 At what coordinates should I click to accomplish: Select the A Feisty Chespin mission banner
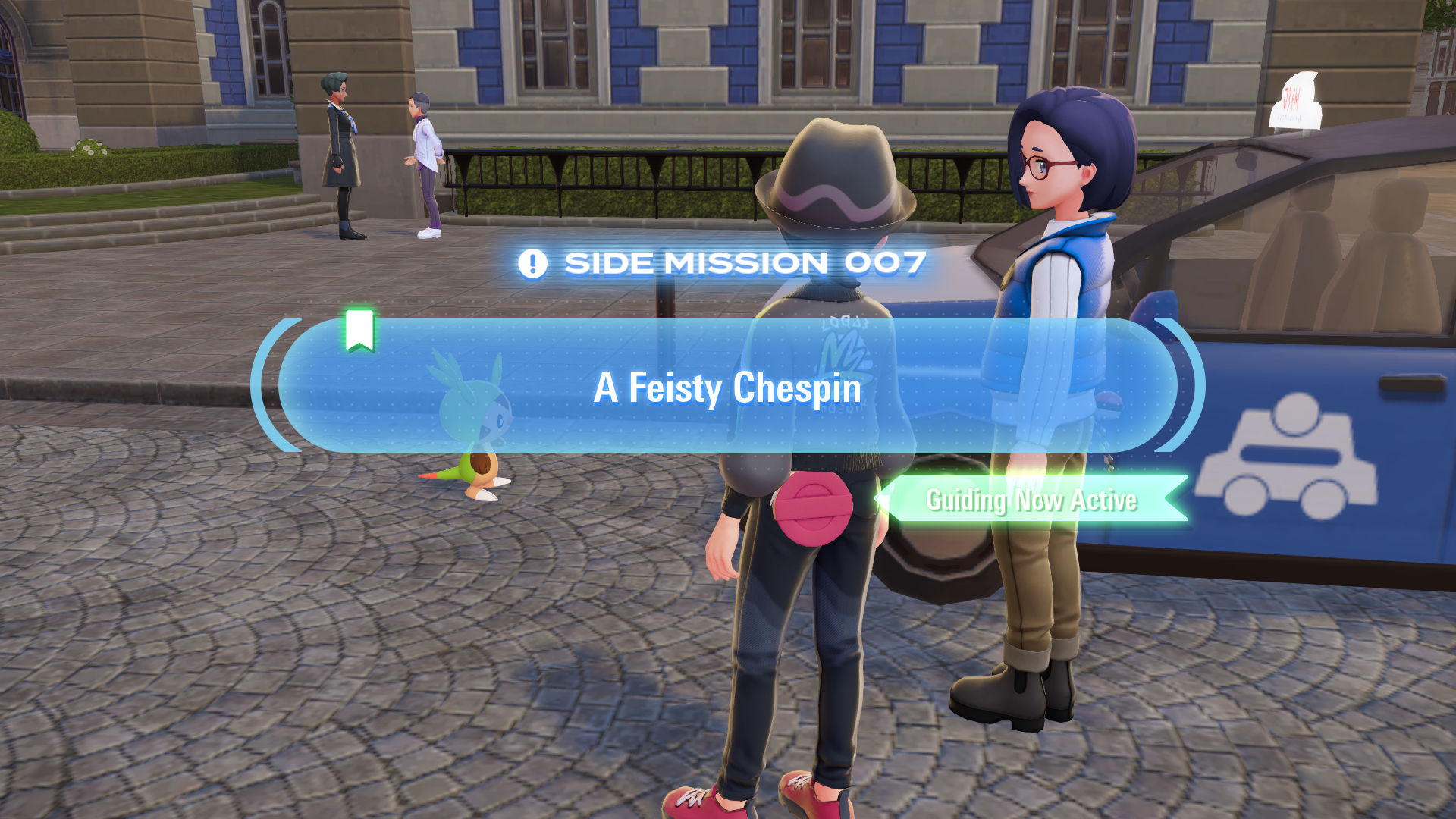pyautogui.click(x=727, y=387)
